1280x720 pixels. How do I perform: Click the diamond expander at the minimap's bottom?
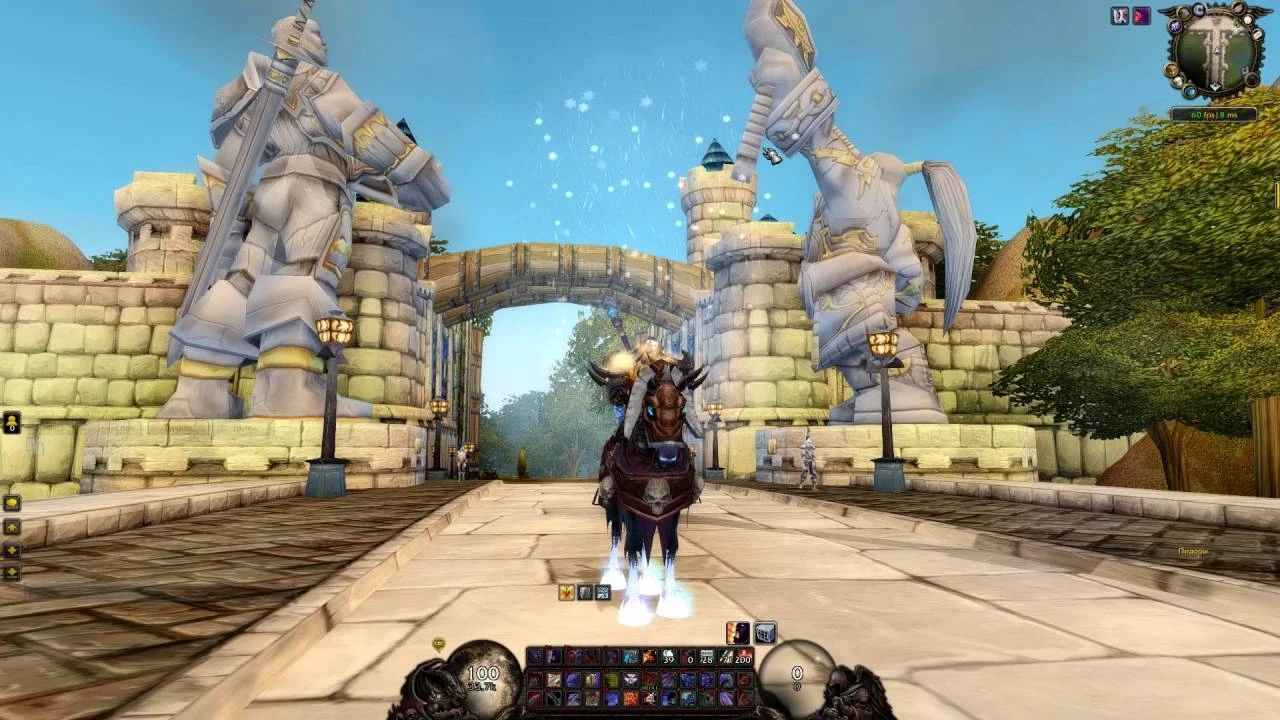coord(1216,87)
